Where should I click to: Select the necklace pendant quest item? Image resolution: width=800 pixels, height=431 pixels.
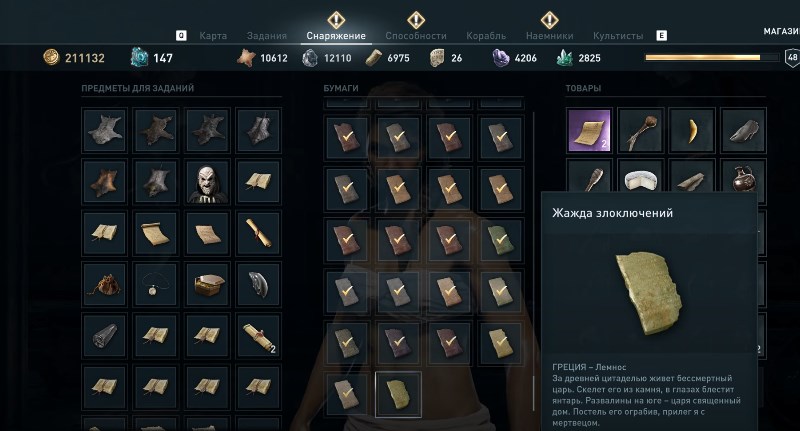point(155,286)
